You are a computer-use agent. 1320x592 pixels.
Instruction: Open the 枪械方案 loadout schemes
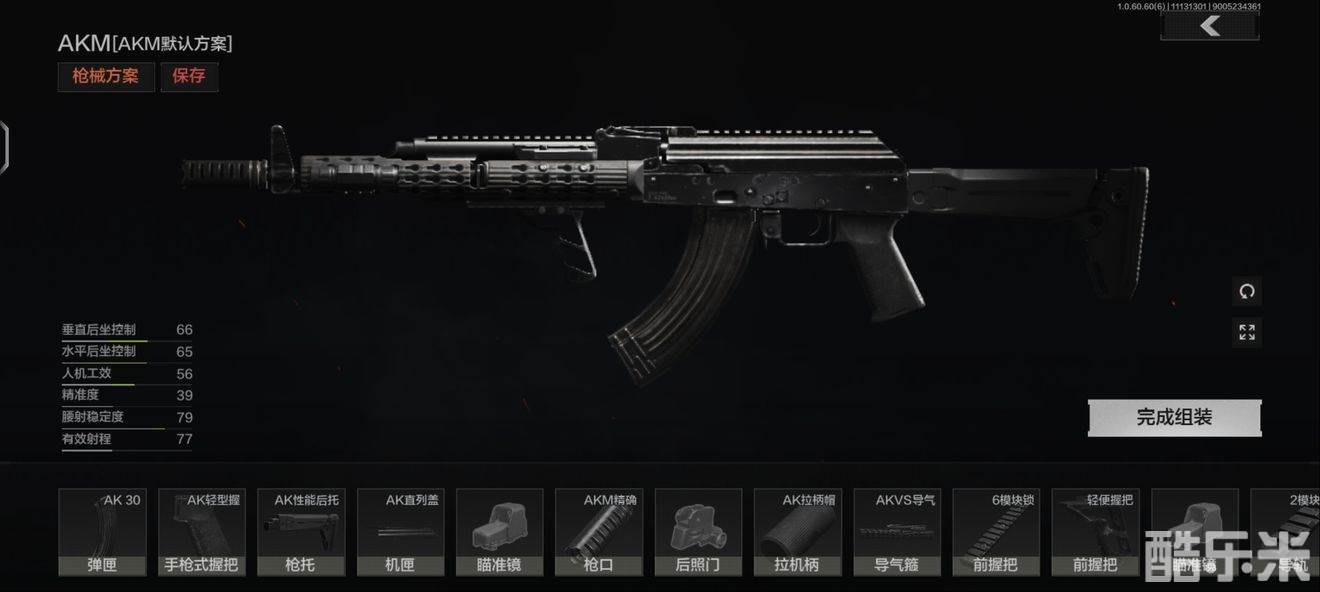click(105, 76)
